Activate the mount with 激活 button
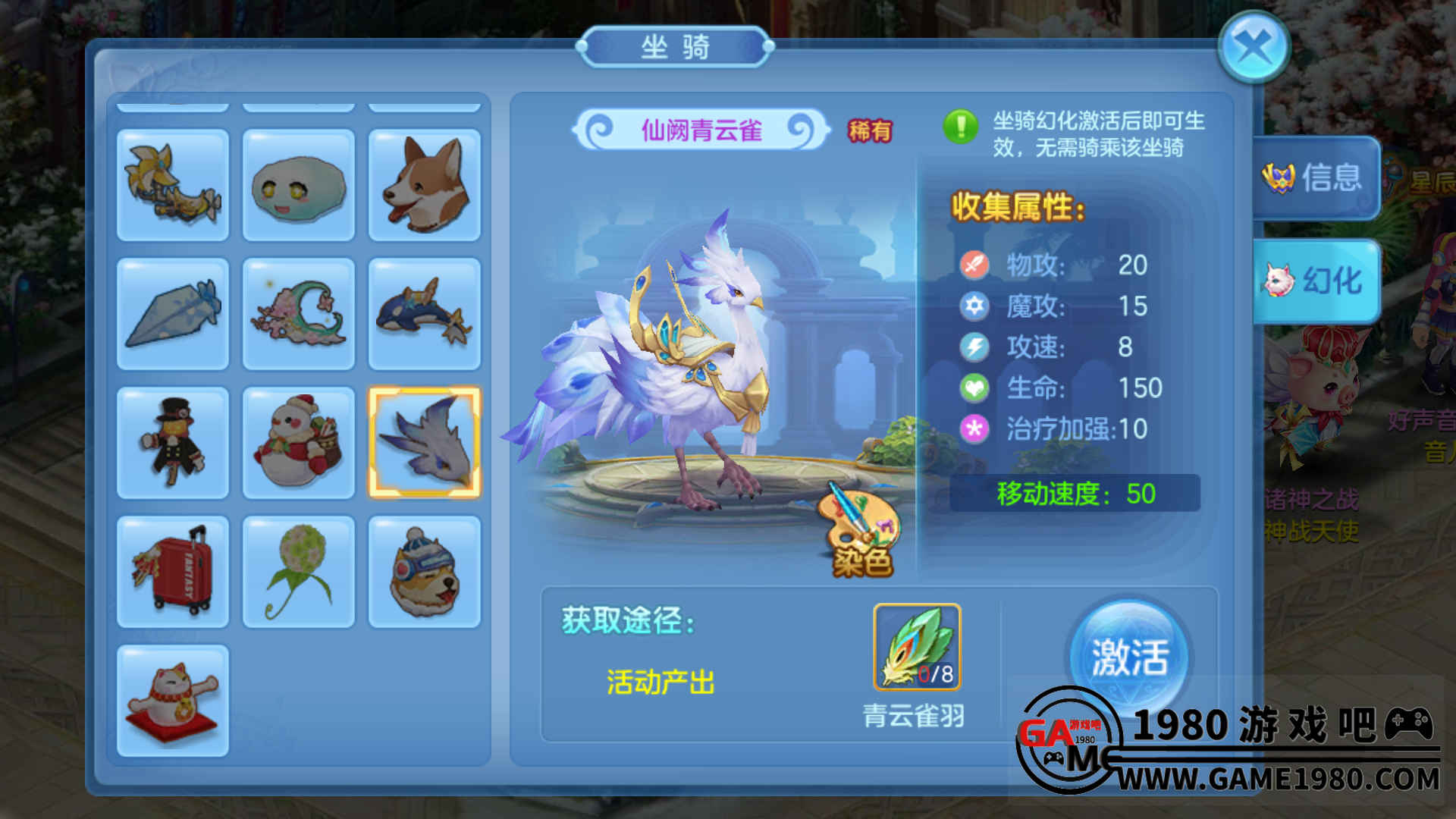Image resolution: width=1456 pixels, height=819 pixels. (x=1129, y=657)
